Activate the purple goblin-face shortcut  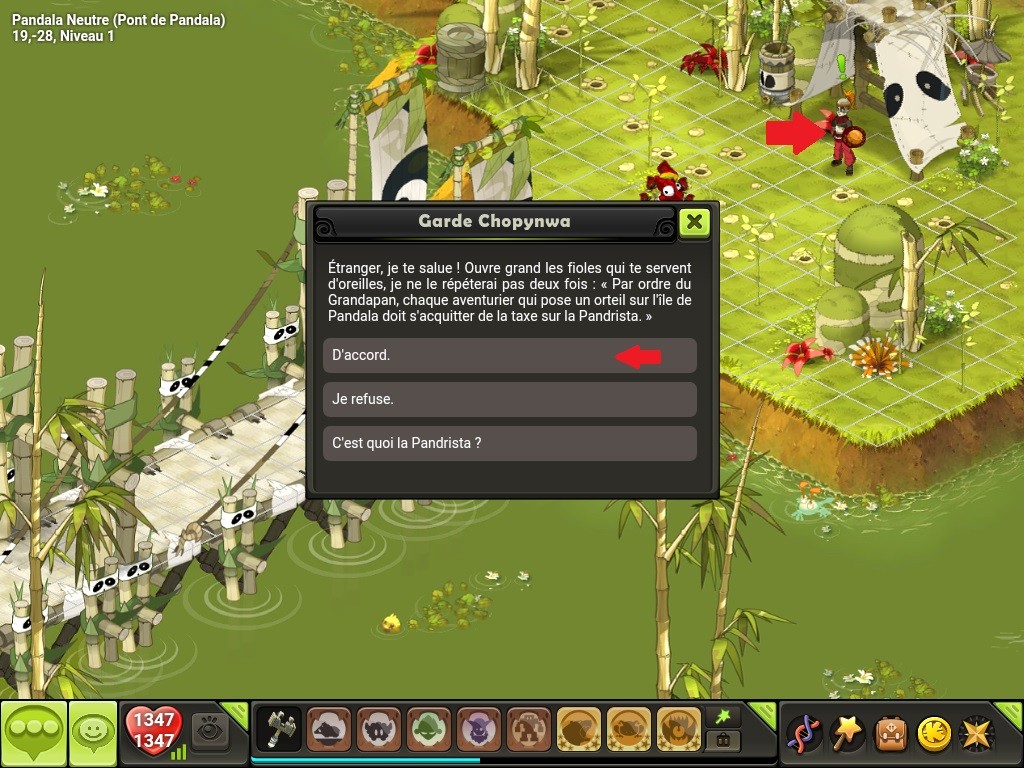point(479,729)
